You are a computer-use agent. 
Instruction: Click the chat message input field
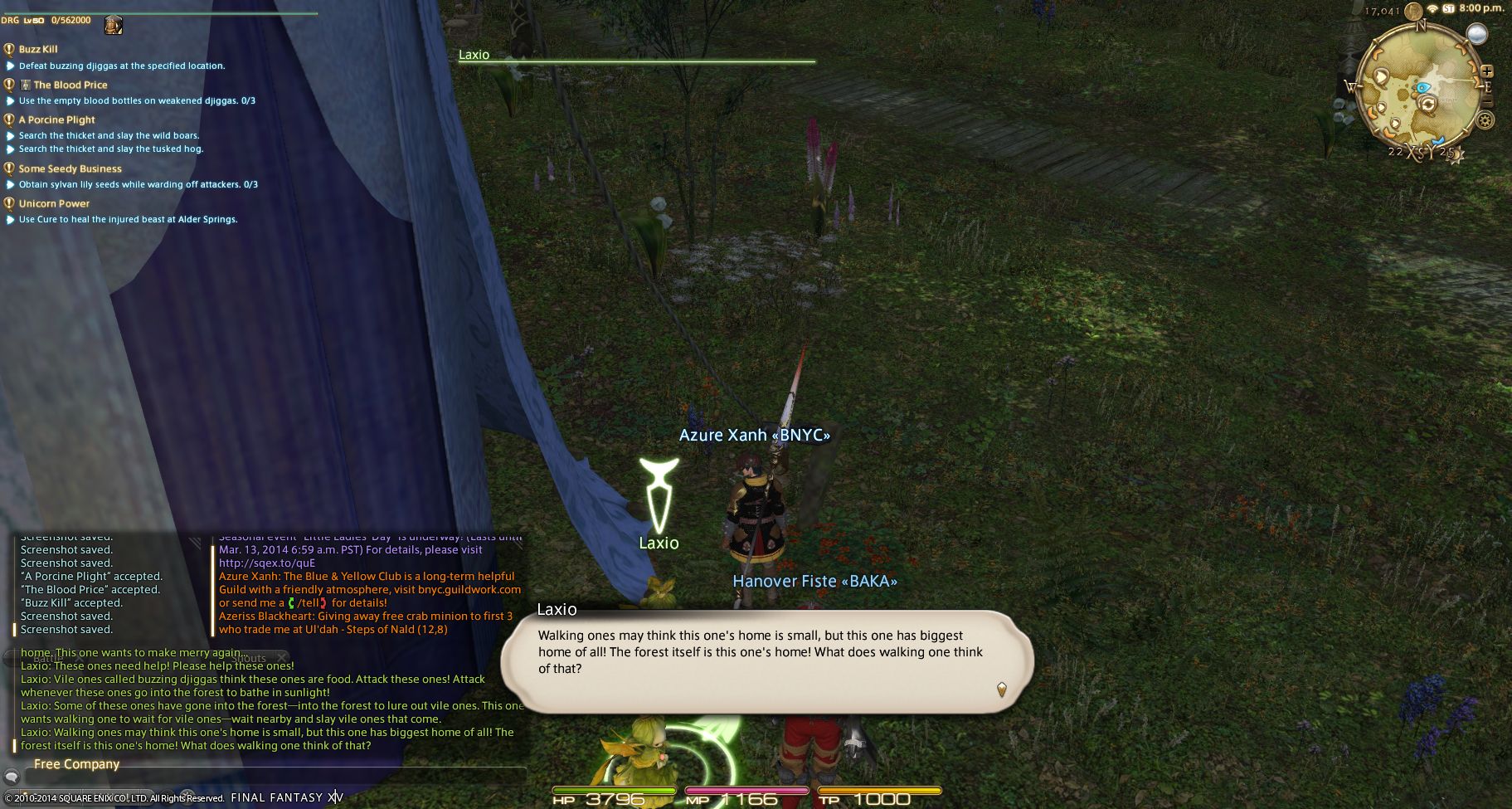274,777
